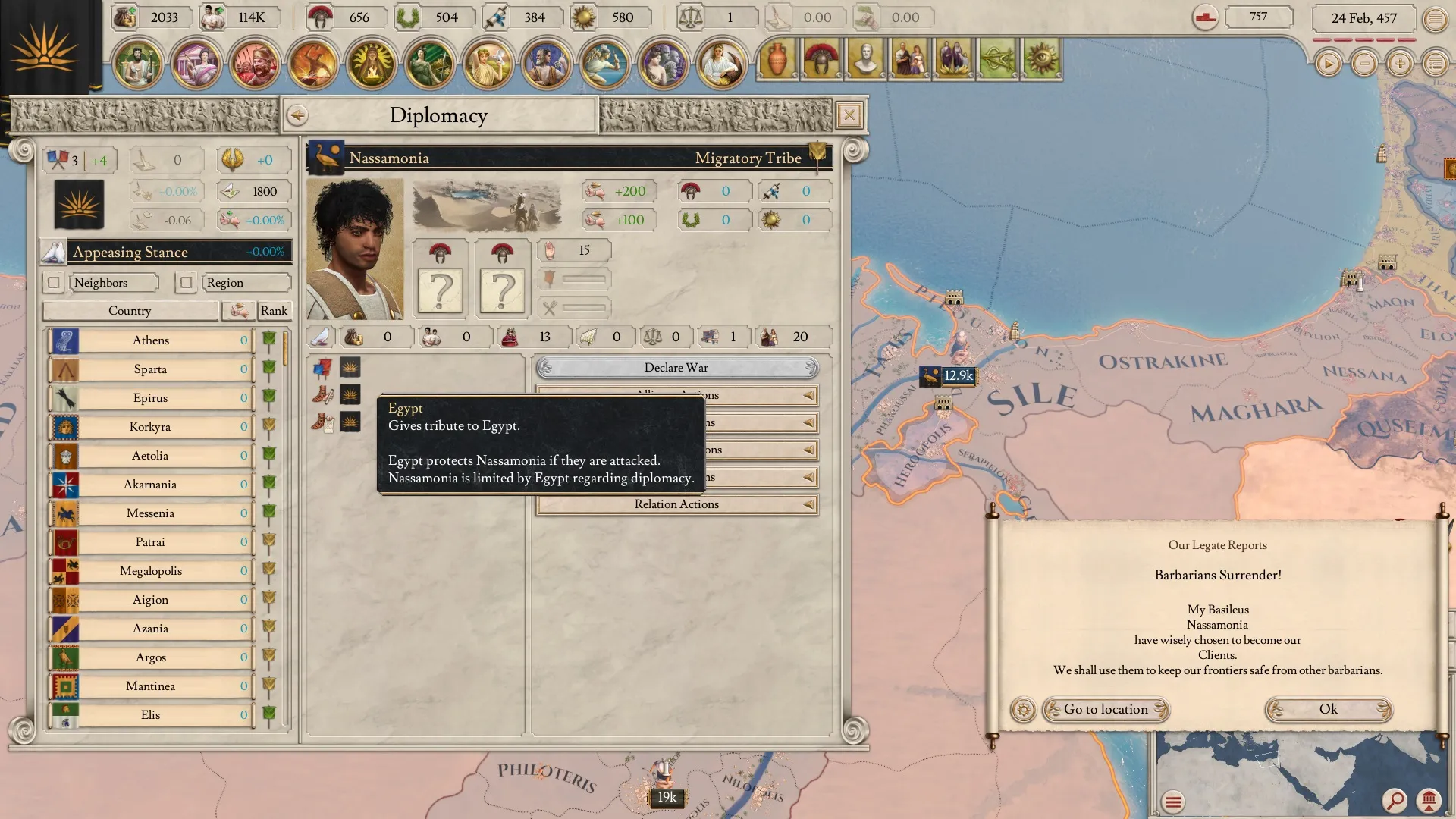This screenshot has height=819, width=1456.
Task: Go to location of surrendered barbarians
Action: click(x=1106, y=710)
